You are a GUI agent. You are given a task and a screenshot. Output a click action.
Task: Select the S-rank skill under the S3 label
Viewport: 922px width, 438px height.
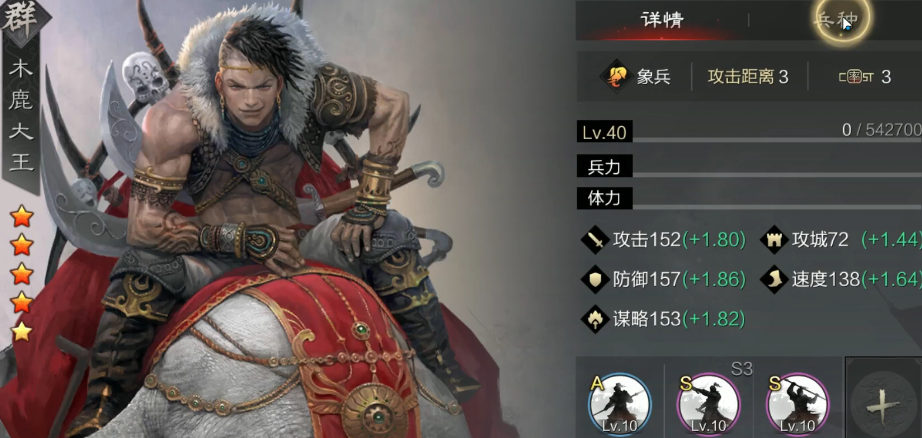pyautogui.click(x=708, y=405)
